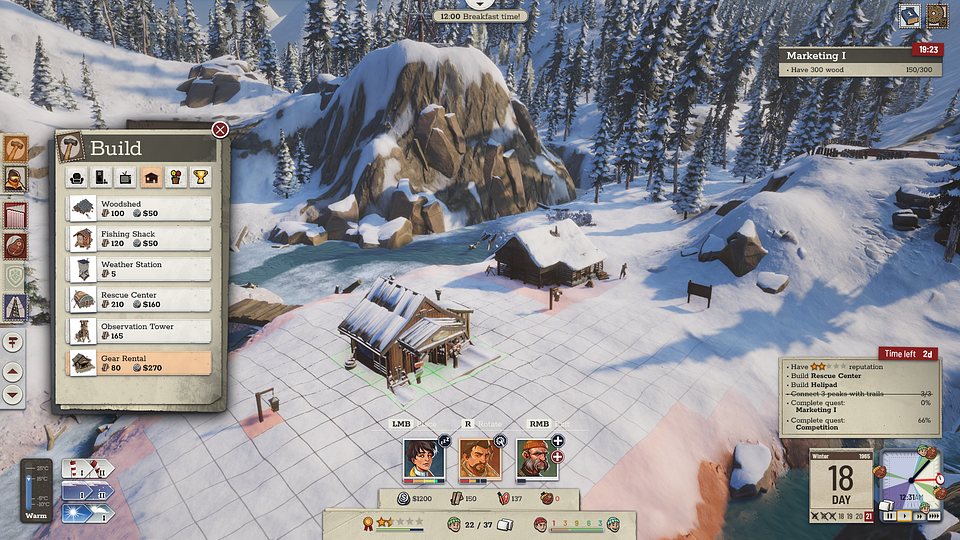Open the hammer Build tool in sidebar
The height and width of the screenshot is (540, 960).
[x=15, y=148]
